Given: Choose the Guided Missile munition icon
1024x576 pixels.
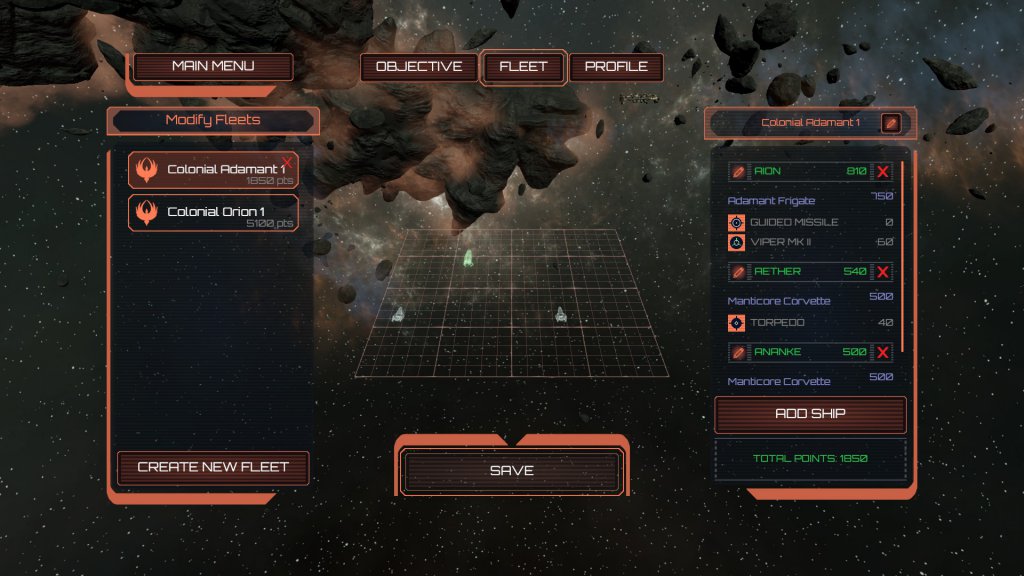Looking at the screenshot, I should coord(737,222).
